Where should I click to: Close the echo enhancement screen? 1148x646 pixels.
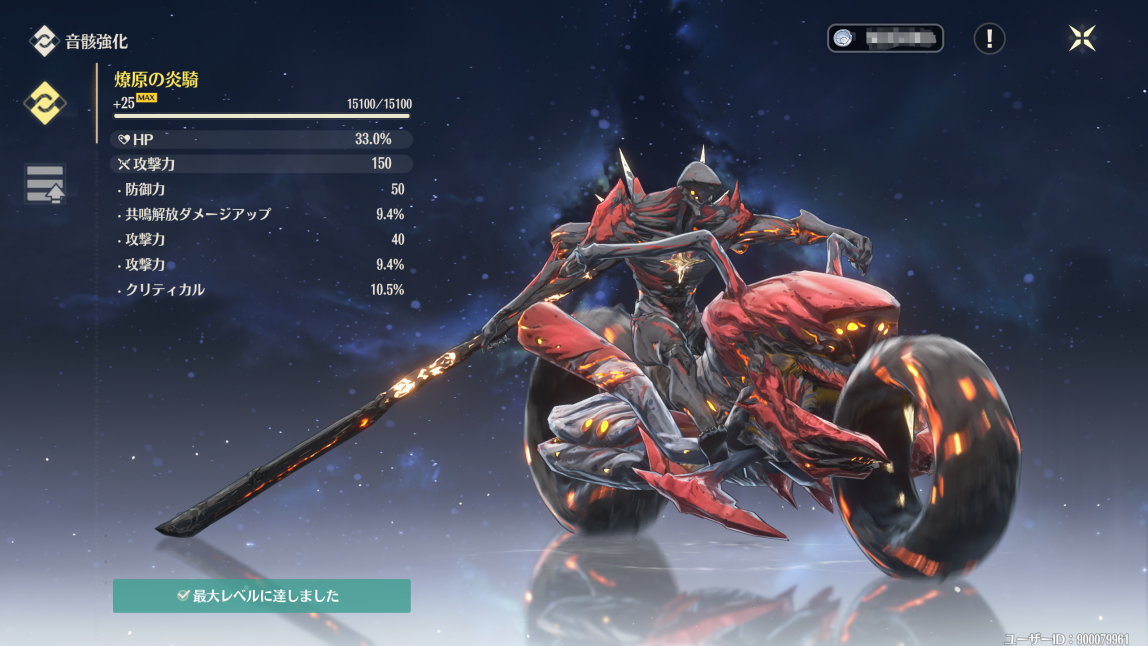1082,38
